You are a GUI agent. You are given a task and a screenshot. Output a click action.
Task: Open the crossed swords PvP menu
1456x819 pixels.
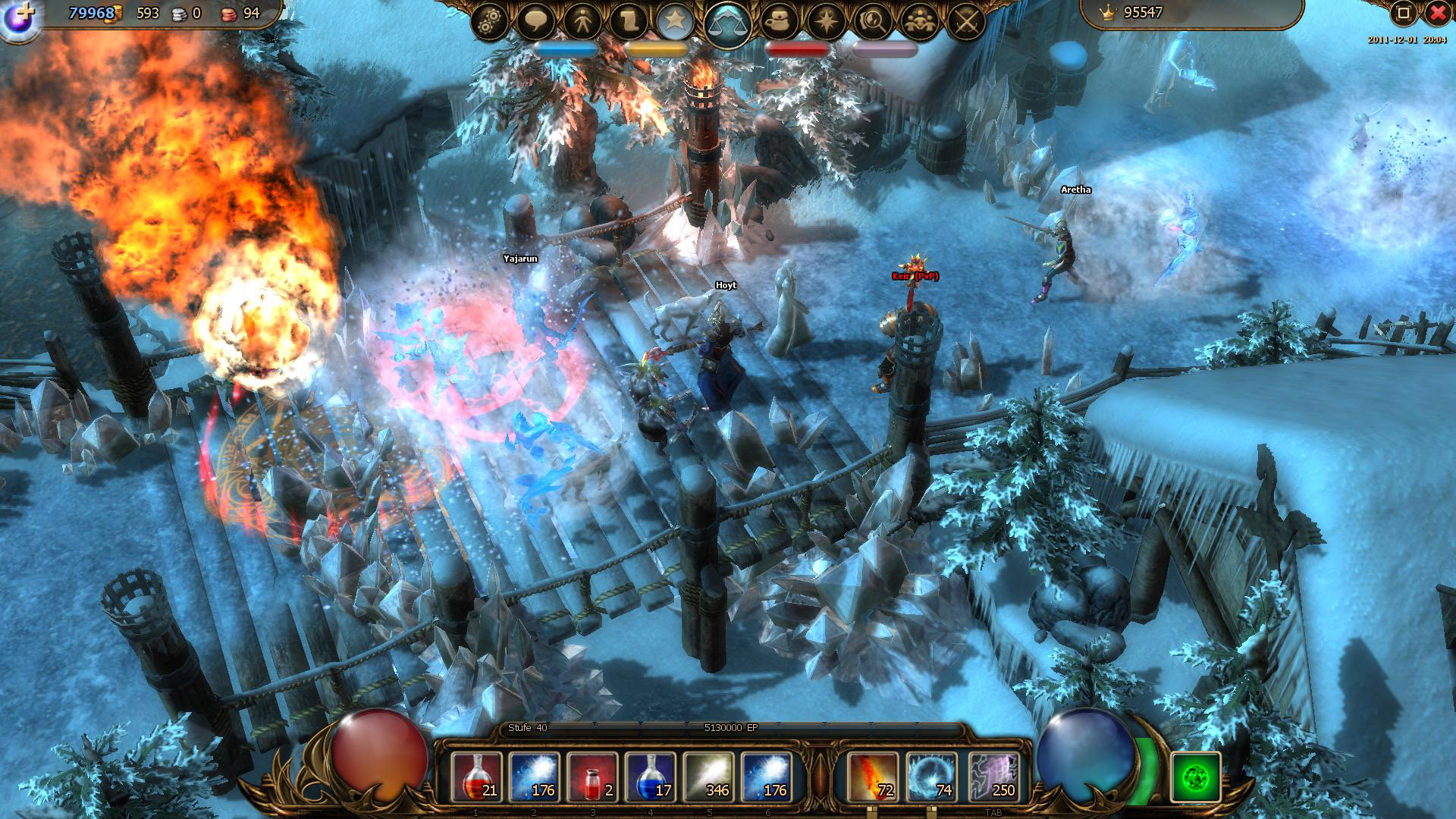pyautogui.click(x=966, y=22)
